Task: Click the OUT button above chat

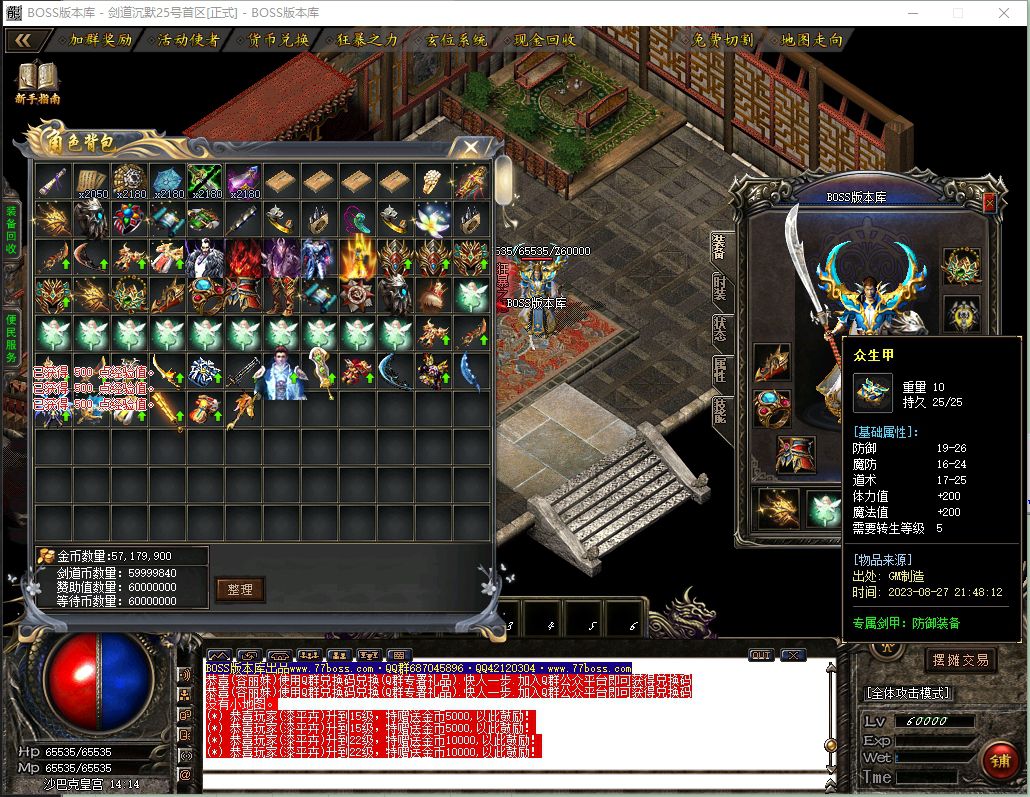Action: pyautogui.click(x=761, y=655)
